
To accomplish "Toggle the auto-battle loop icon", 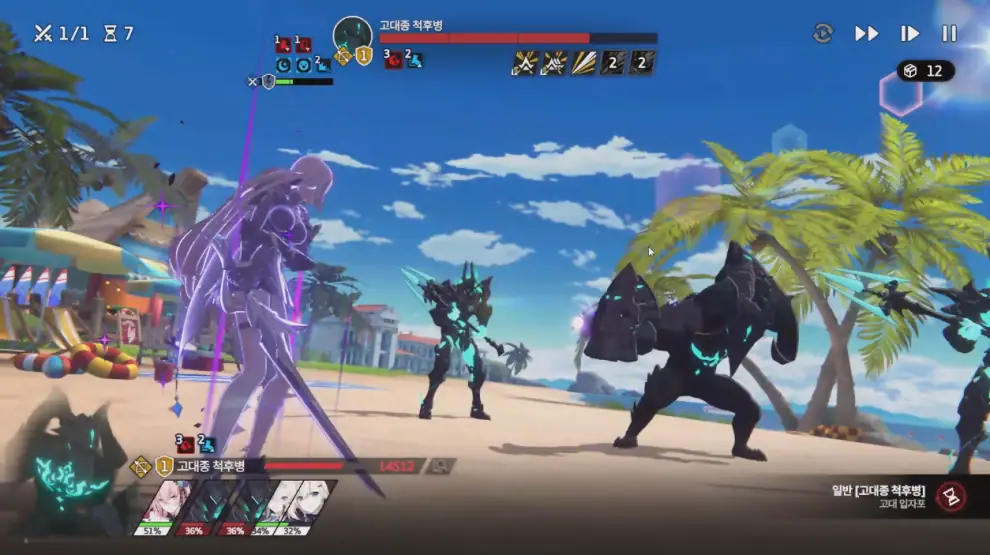I will coord(823,33).
